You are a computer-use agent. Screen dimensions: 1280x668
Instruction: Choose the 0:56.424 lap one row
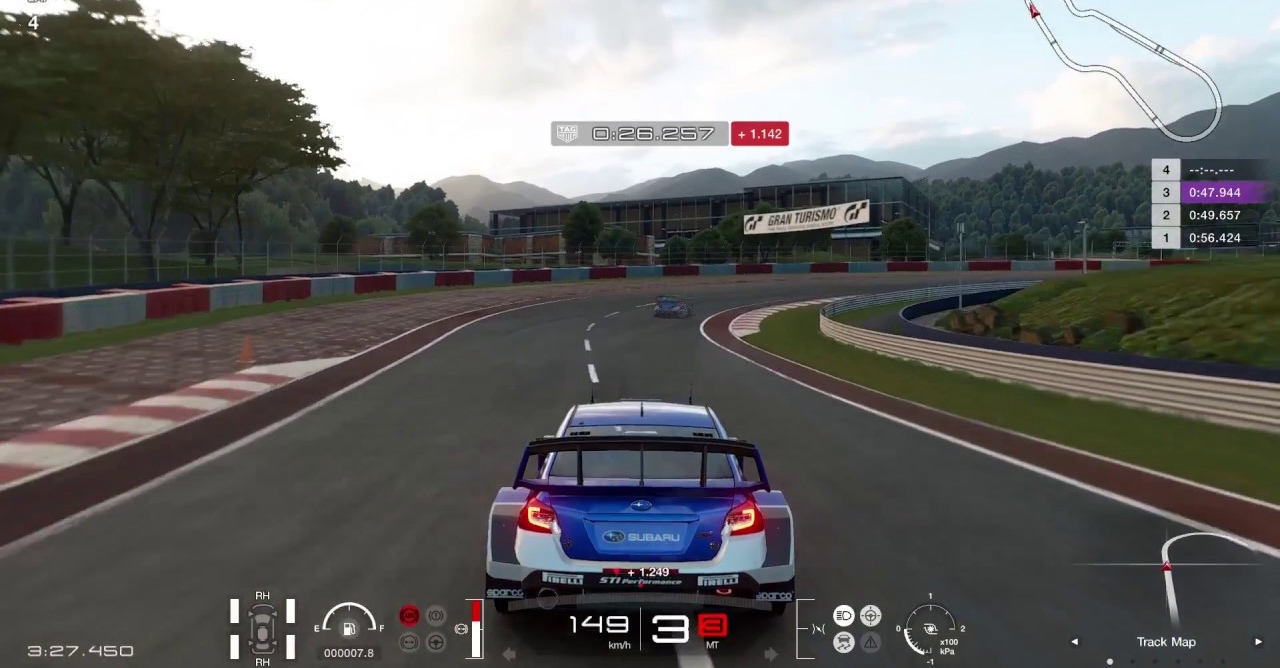point(1214,238)
